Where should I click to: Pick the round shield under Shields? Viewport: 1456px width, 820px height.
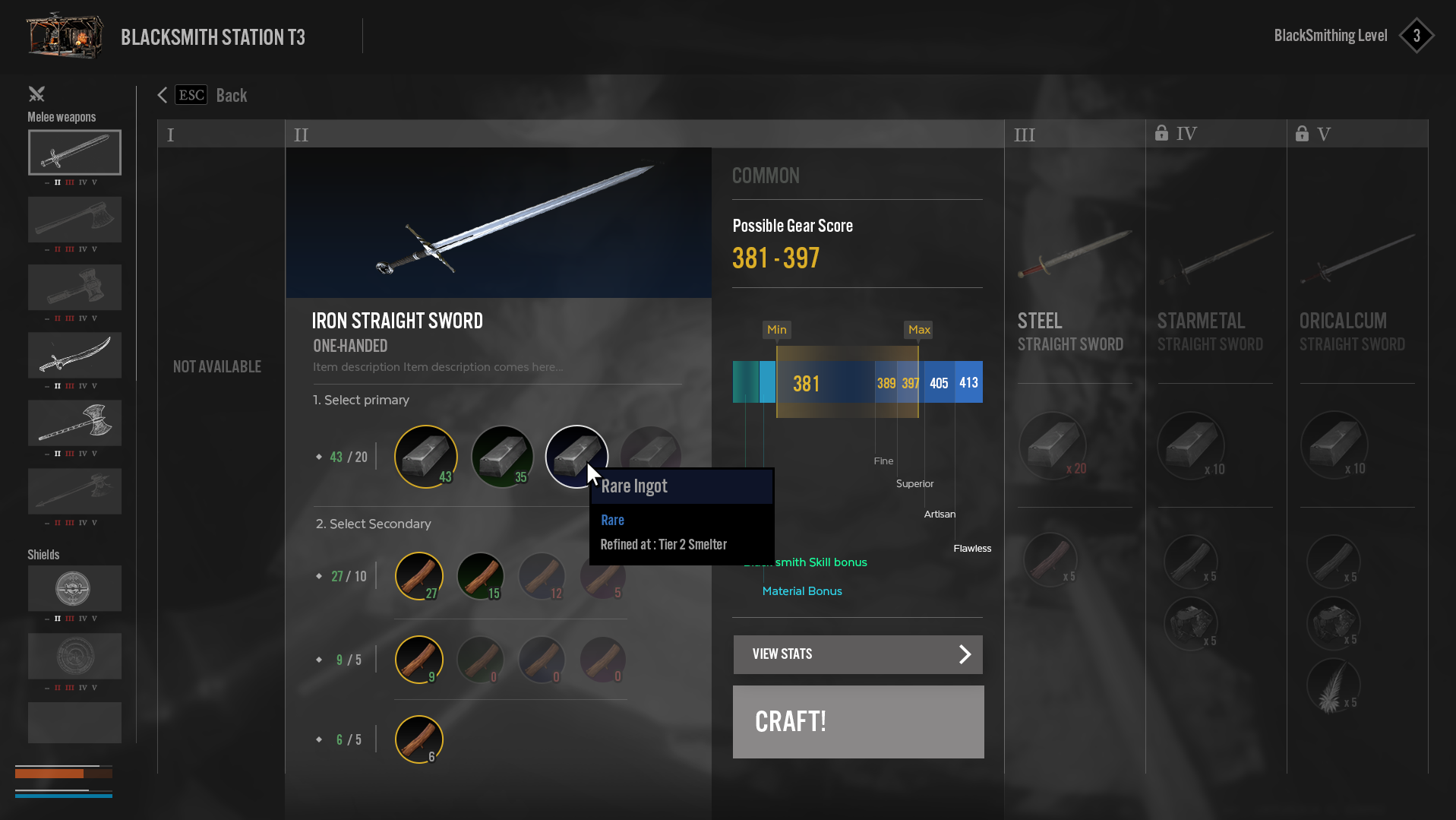74,587
